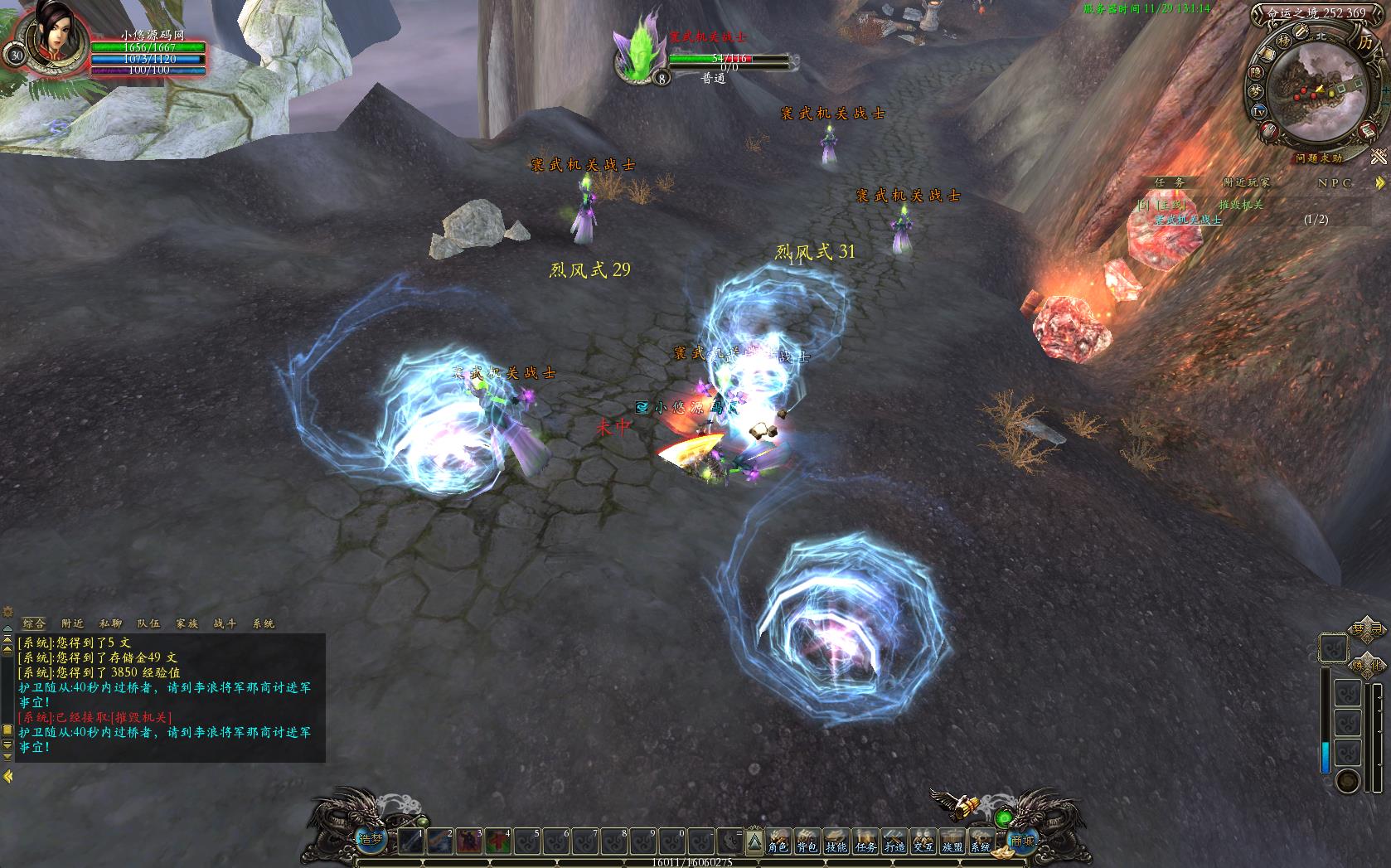Open the 打造 crafting menu
Viewport: 1391px width, 868px height.
[894, 841]
